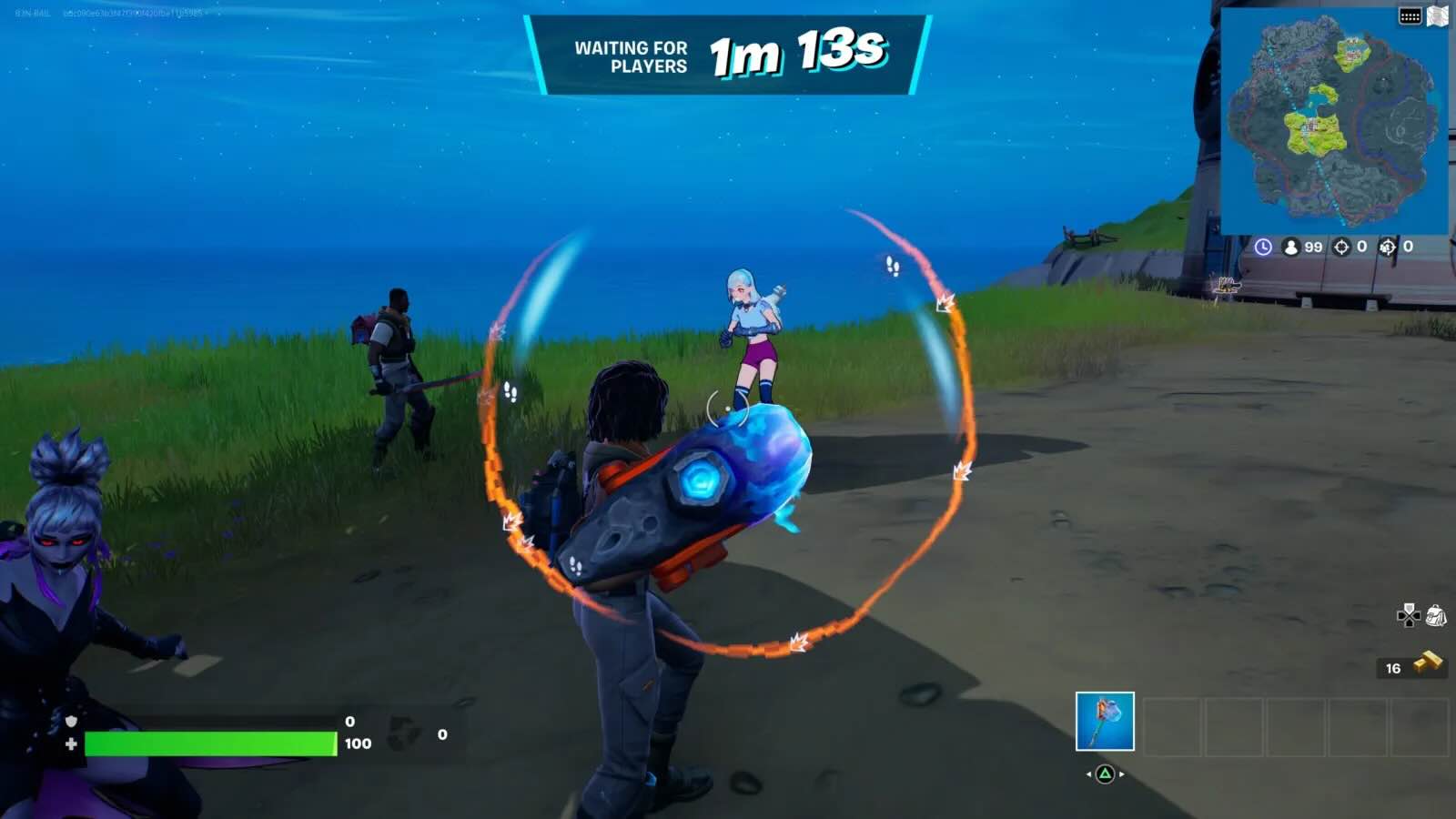Expand the minimap in the corner
This screenshot has width=1456, height=819.
pos(1338,123)
